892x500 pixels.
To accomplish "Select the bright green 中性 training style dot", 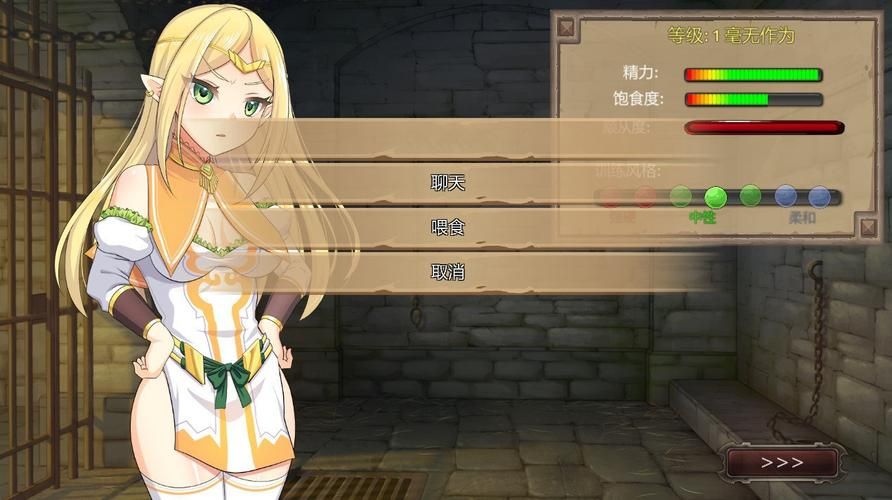I will [x=715, y=197].
